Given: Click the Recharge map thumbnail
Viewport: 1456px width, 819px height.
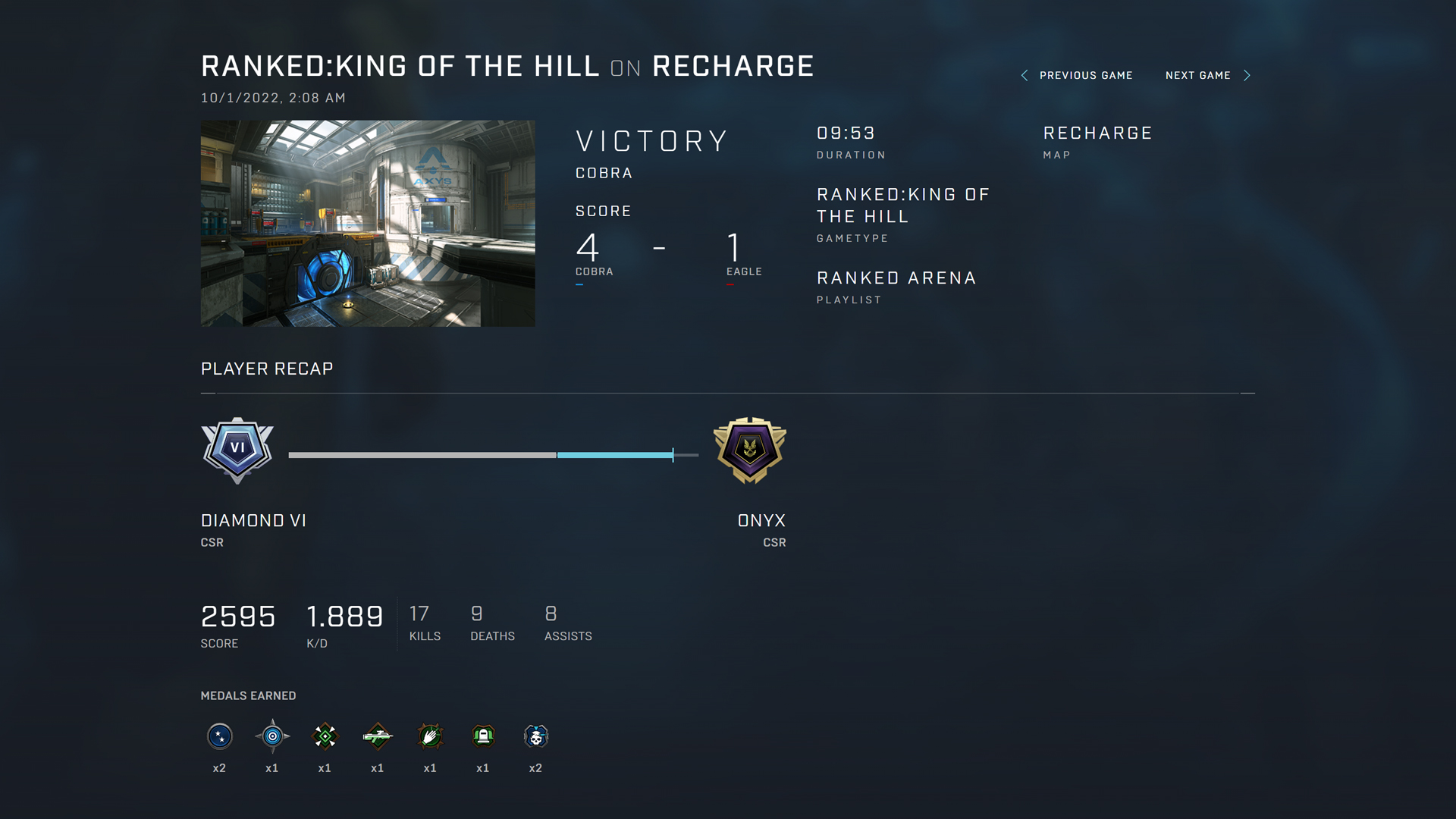Looking at the screenshot, I should coord(368,224).
